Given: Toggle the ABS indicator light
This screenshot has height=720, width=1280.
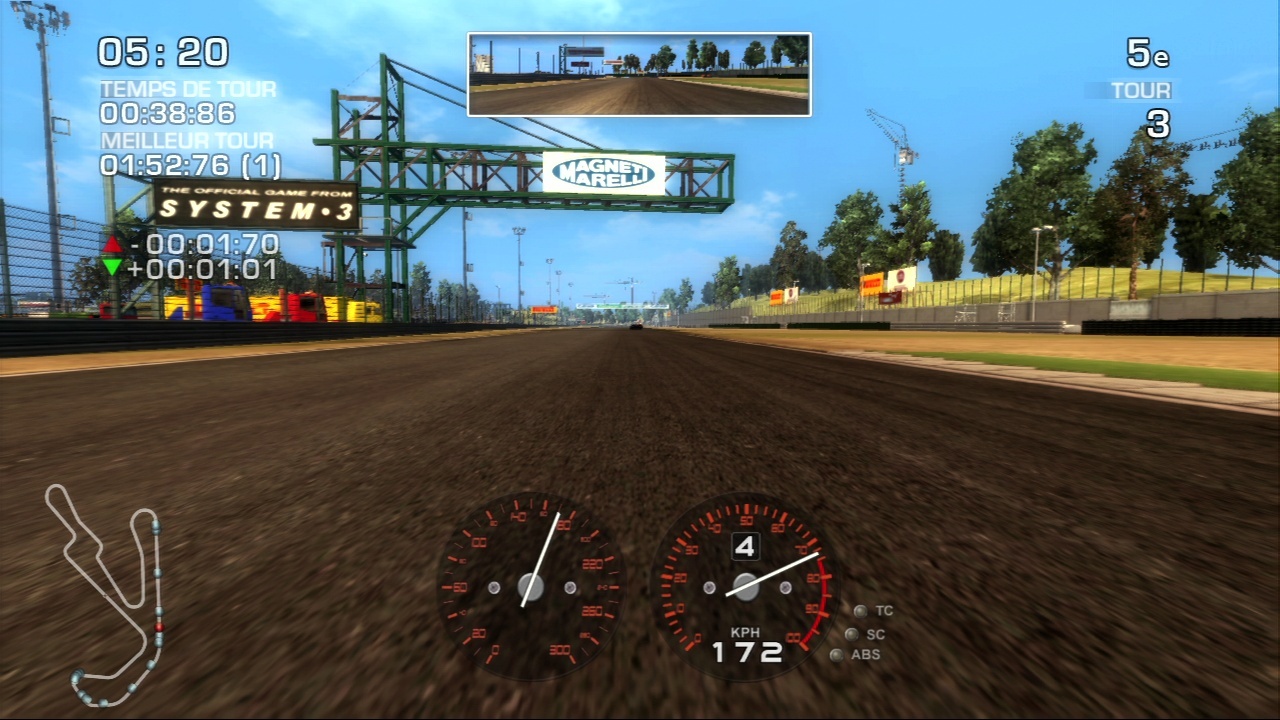Looking at the screenshot, I should (838, 655).
